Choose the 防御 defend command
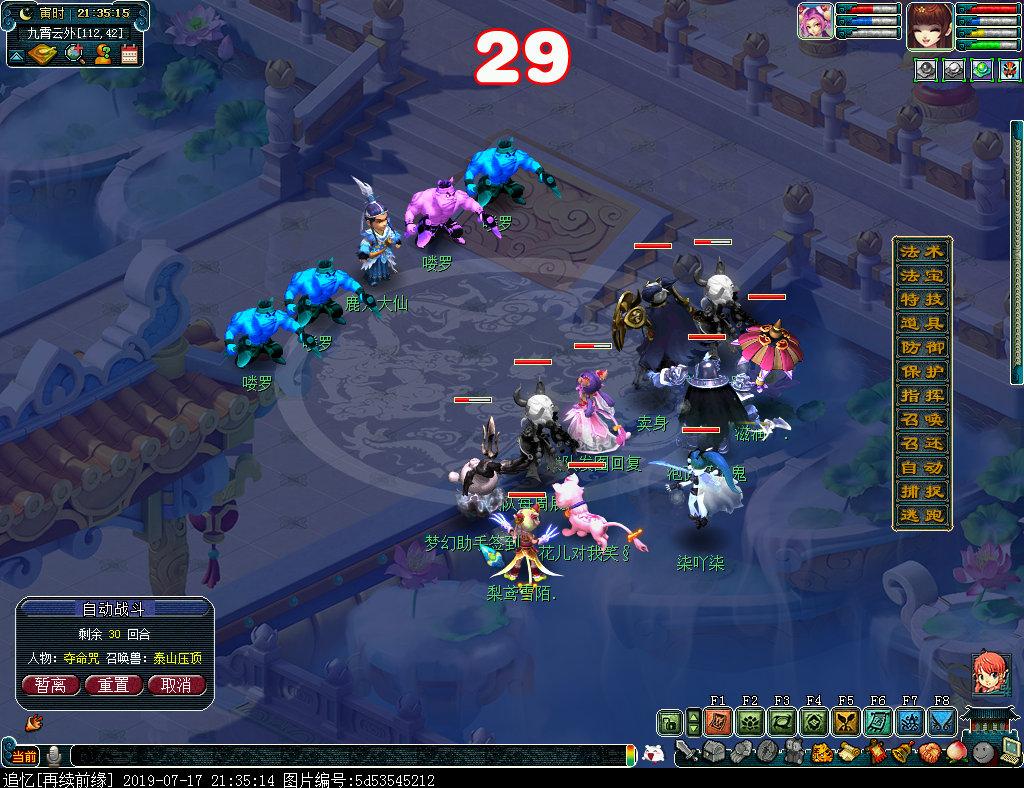Screen dimensions: 1024x788 [x=921, y=347]
